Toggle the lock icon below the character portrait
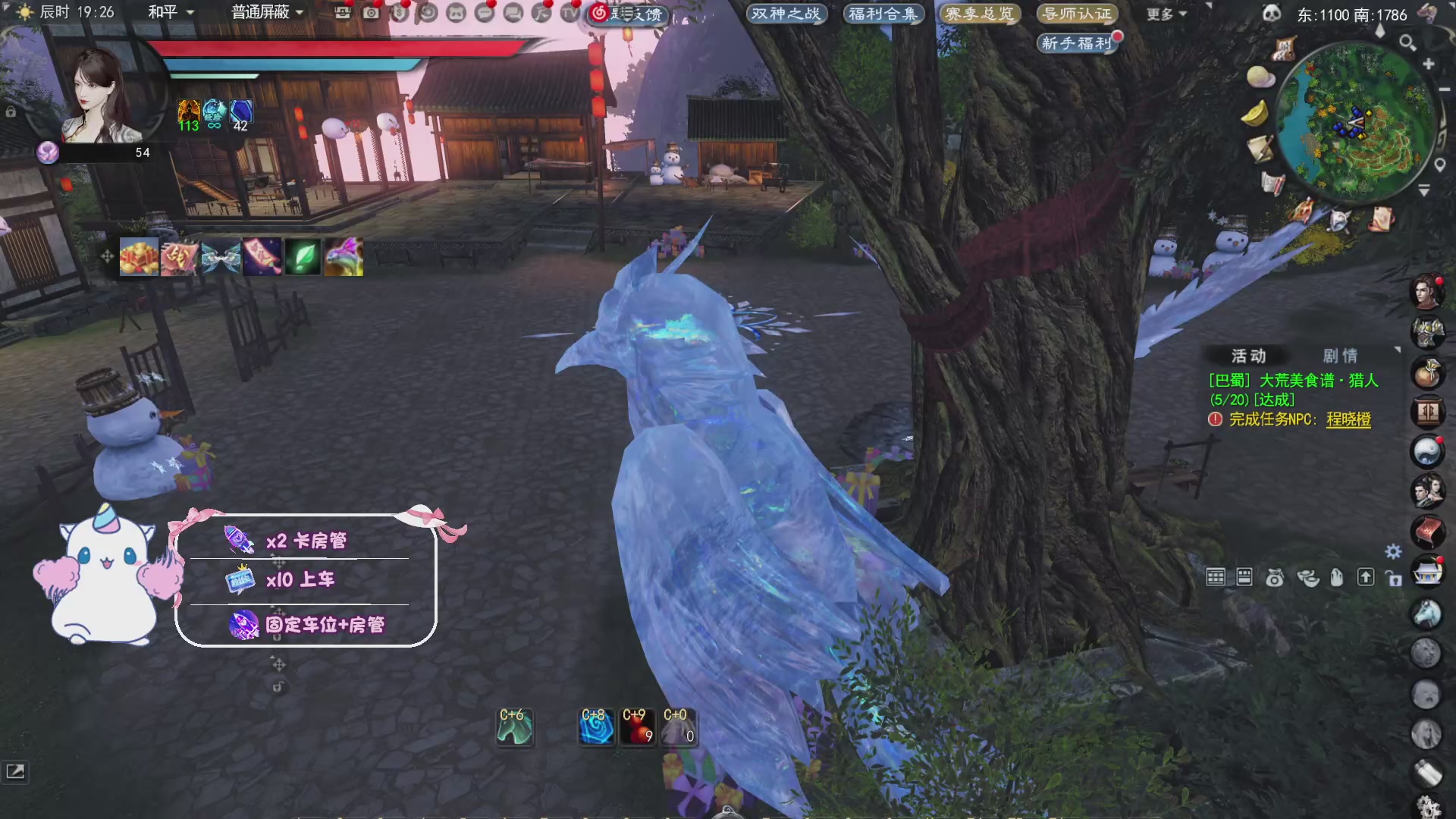1456x819 pixels. pos(11,111)
